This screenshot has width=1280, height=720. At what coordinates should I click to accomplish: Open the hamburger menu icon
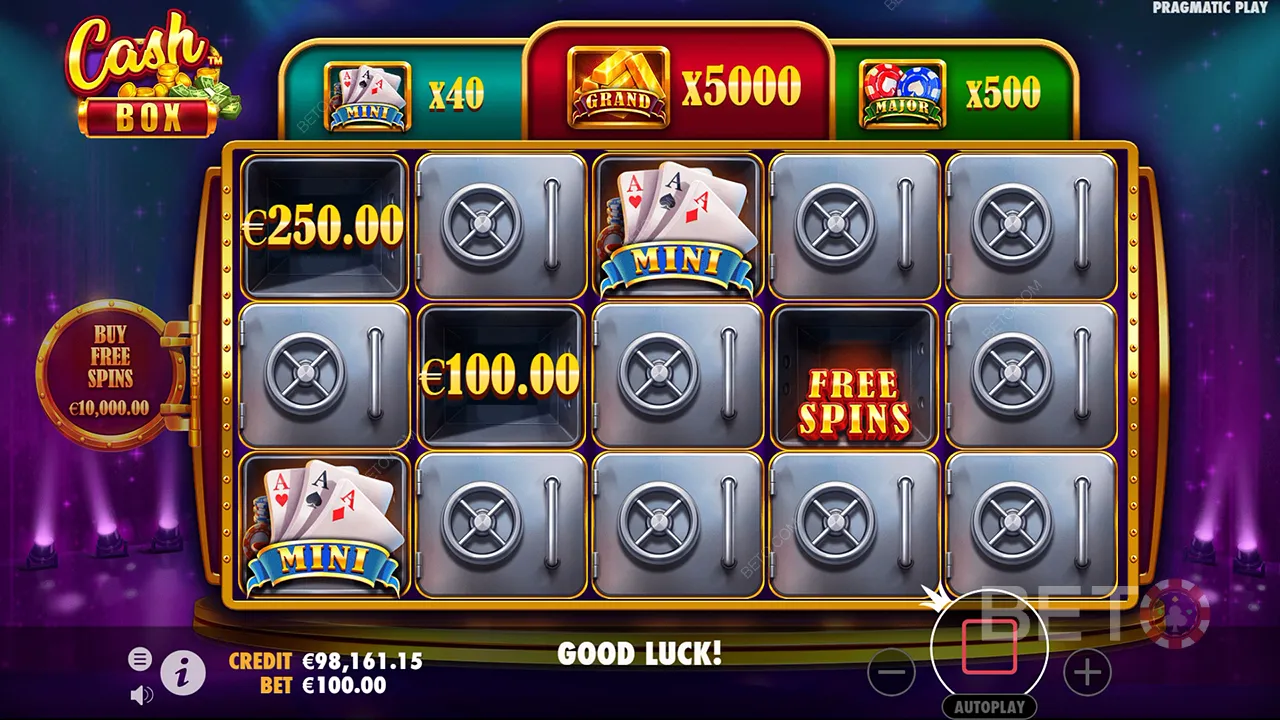click(140, 659)
